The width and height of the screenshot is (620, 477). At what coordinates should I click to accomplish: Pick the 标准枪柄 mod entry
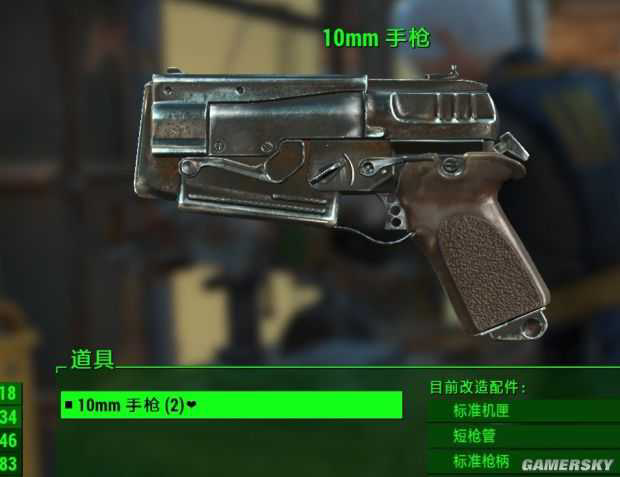pyautogui.click(x=520, y=461)
